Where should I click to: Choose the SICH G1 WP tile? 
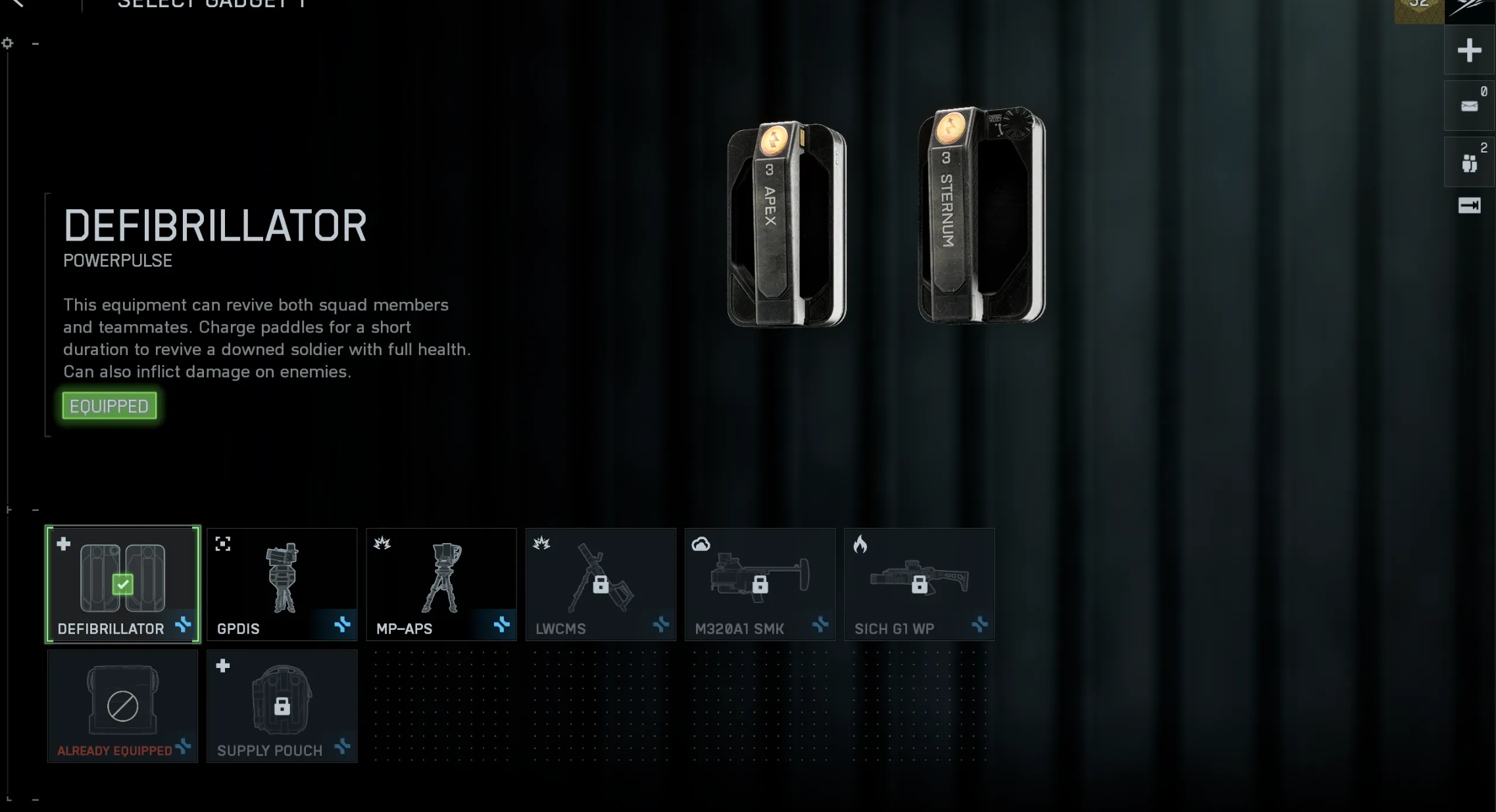coord(919,584)
